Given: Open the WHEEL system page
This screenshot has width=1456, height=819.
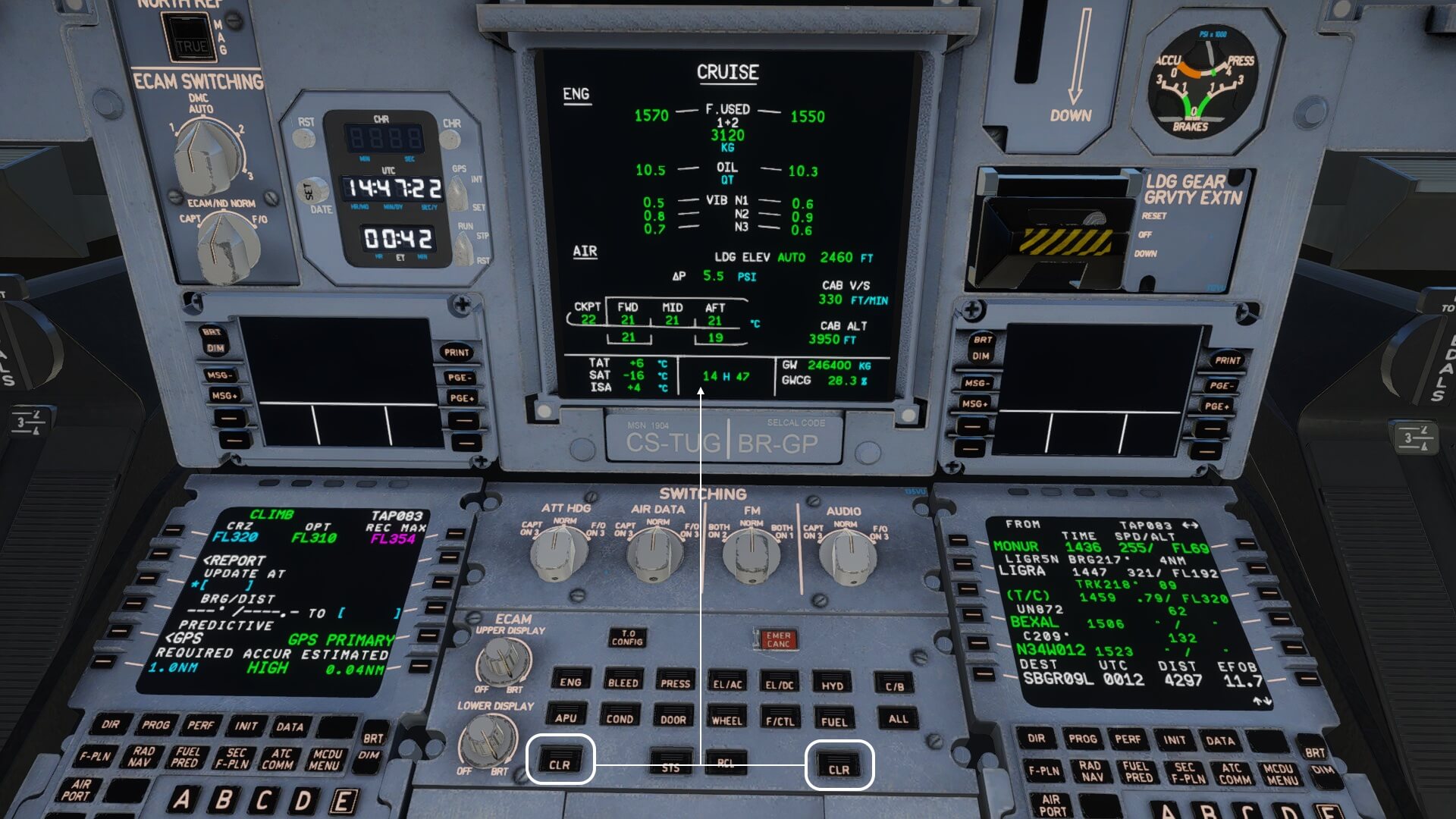Looking at the screenshot, I should (726, 720).
